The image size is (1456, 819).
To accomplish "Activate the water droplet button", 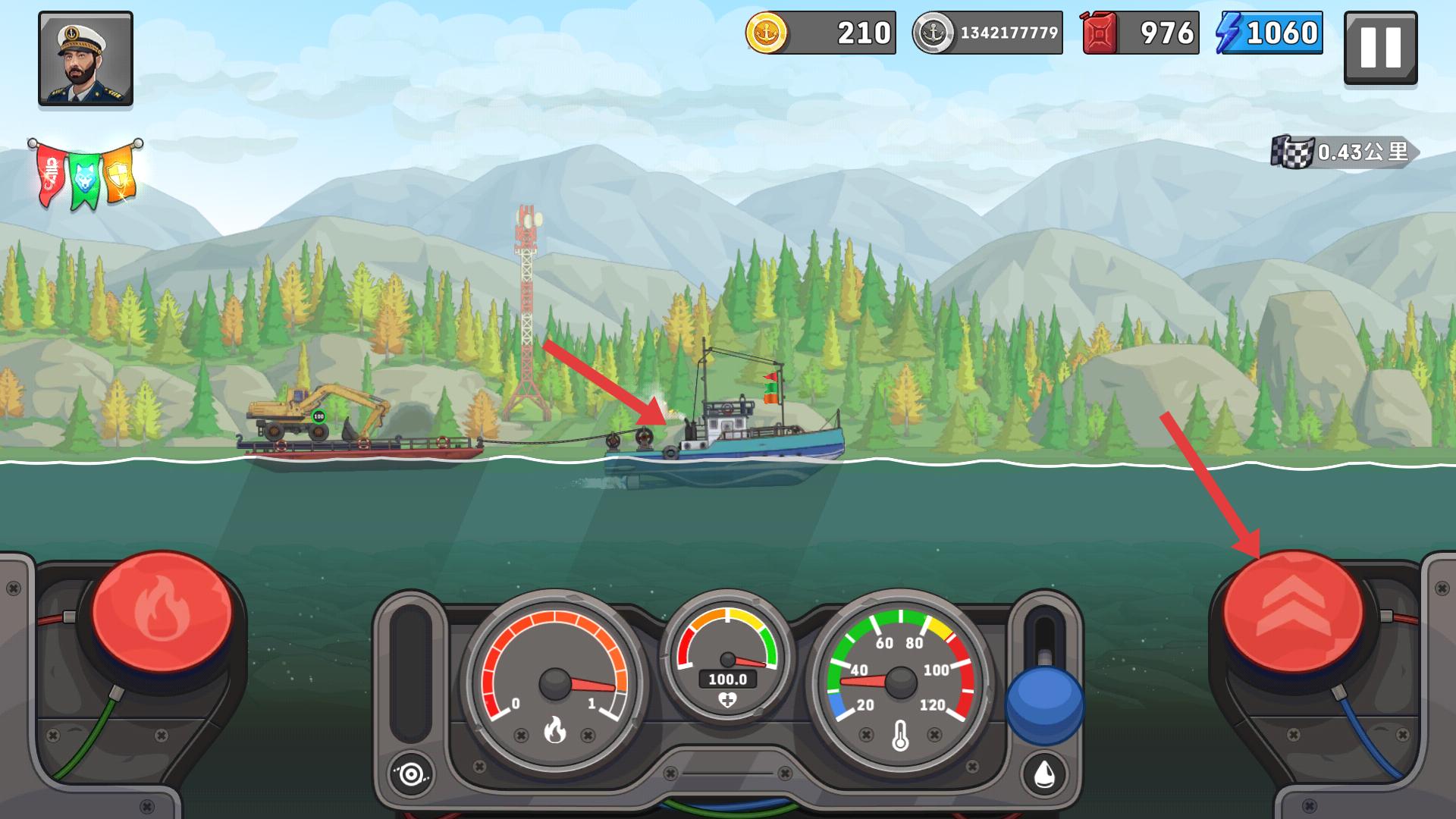I will coord(1044,774).
